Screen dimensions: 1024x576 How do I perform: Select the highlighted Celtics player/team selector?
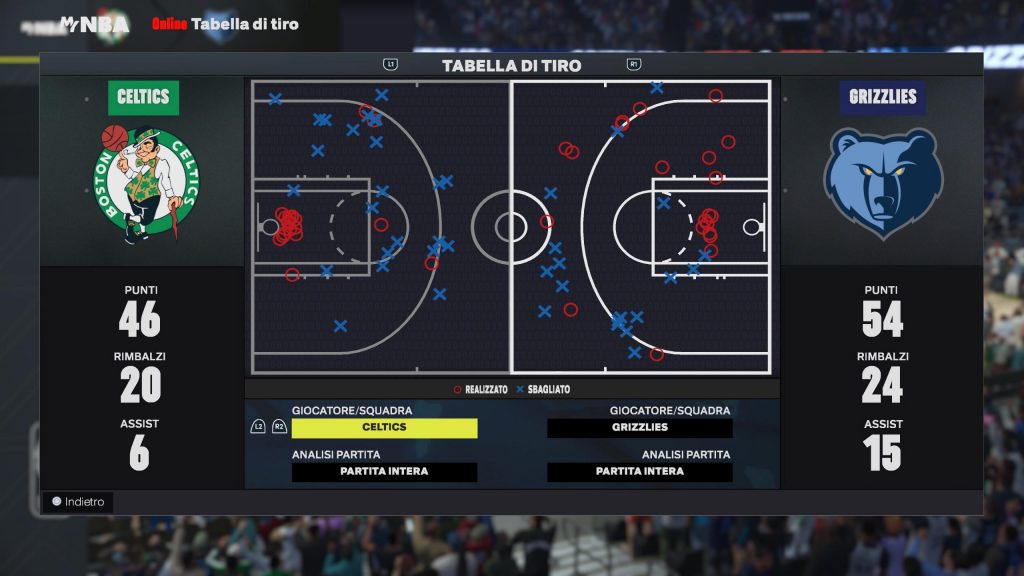[384, 428]
